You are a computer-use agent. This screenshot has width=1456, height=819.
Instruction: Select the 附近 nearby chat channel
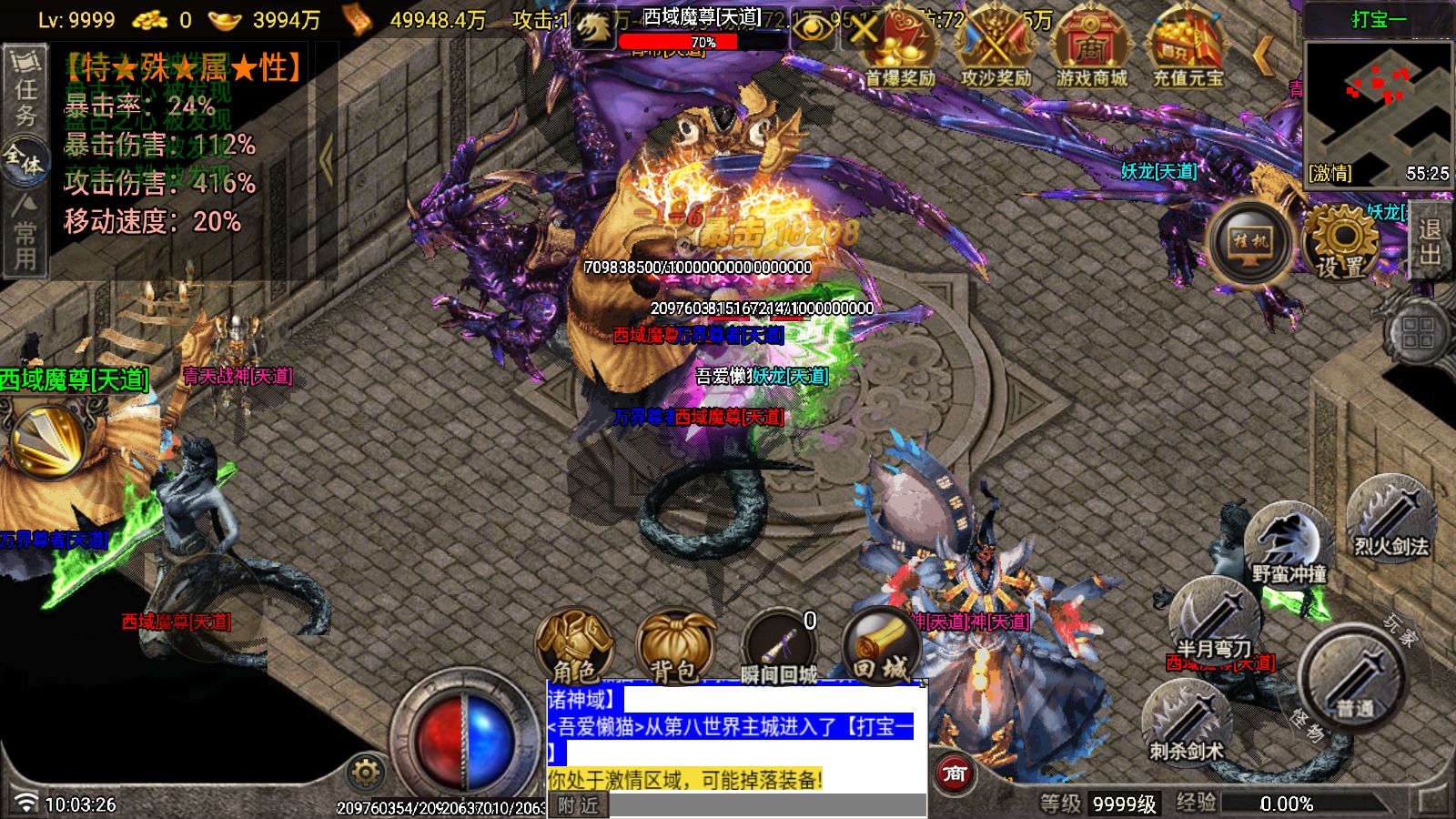tap(578, 805)
